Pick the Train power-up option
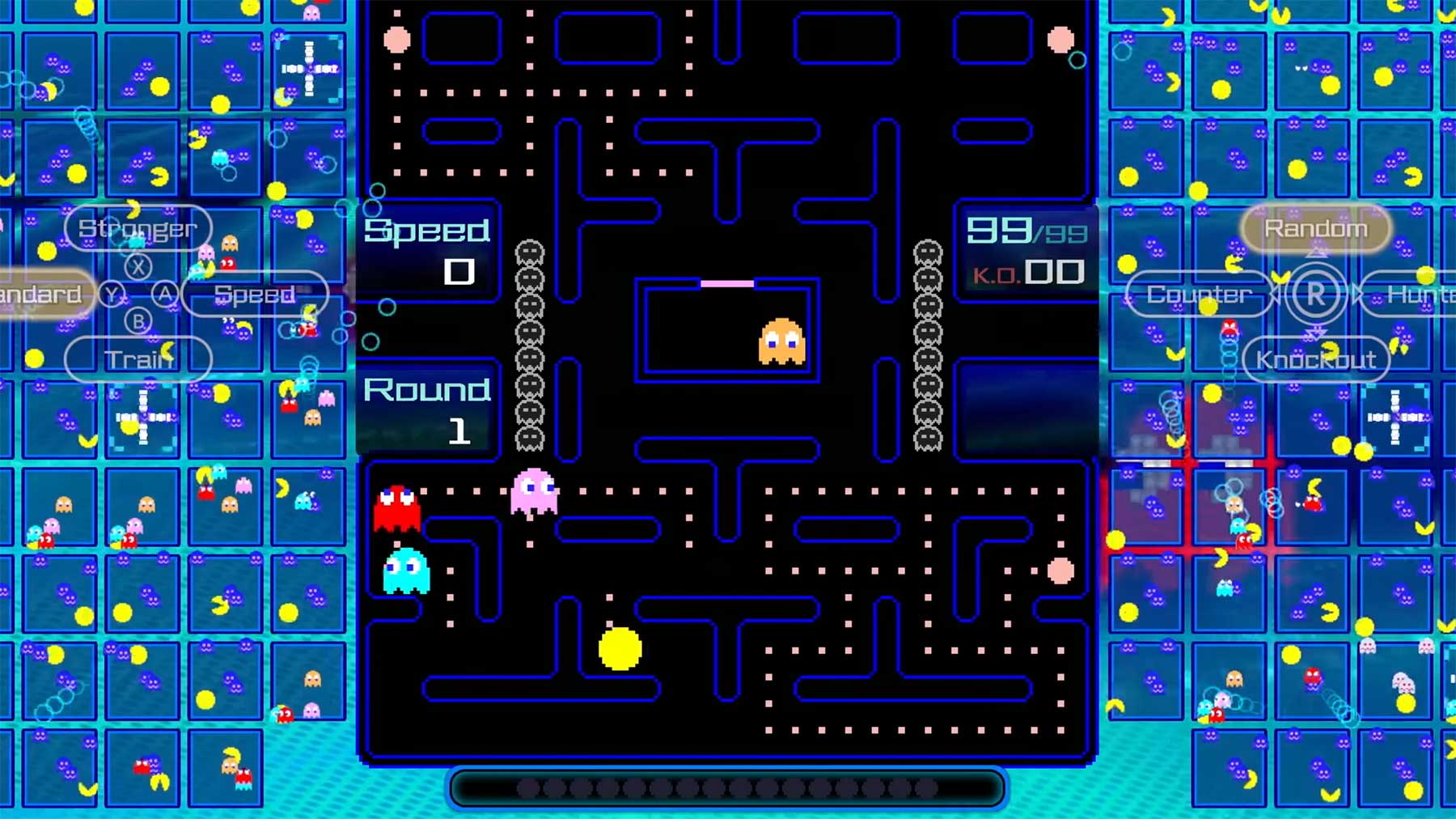The height and width of the screenshot is (819, 1456). [138, 359]
